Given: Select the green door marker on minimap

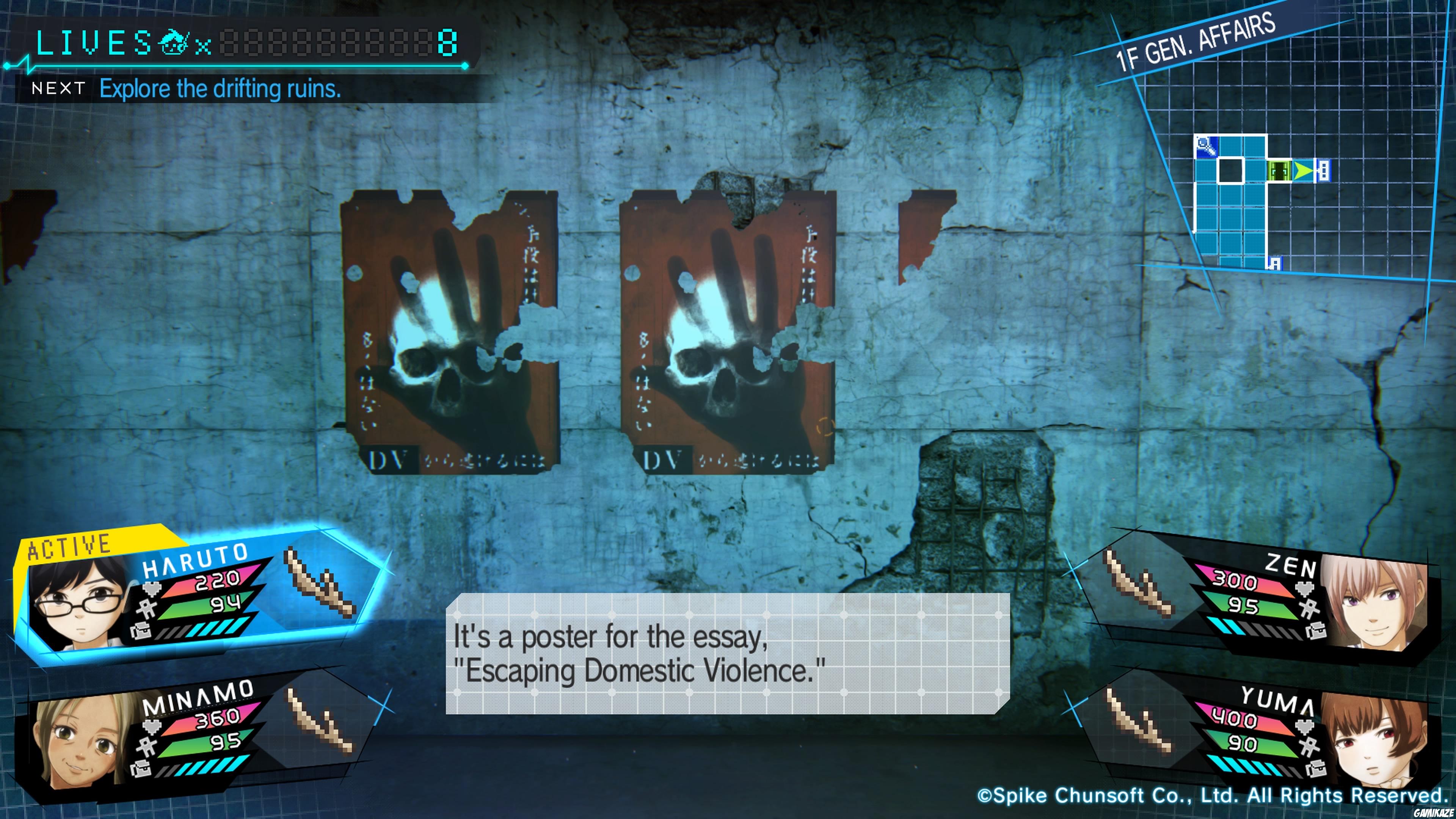Looking at the screenshot, I should [1279, 170].
